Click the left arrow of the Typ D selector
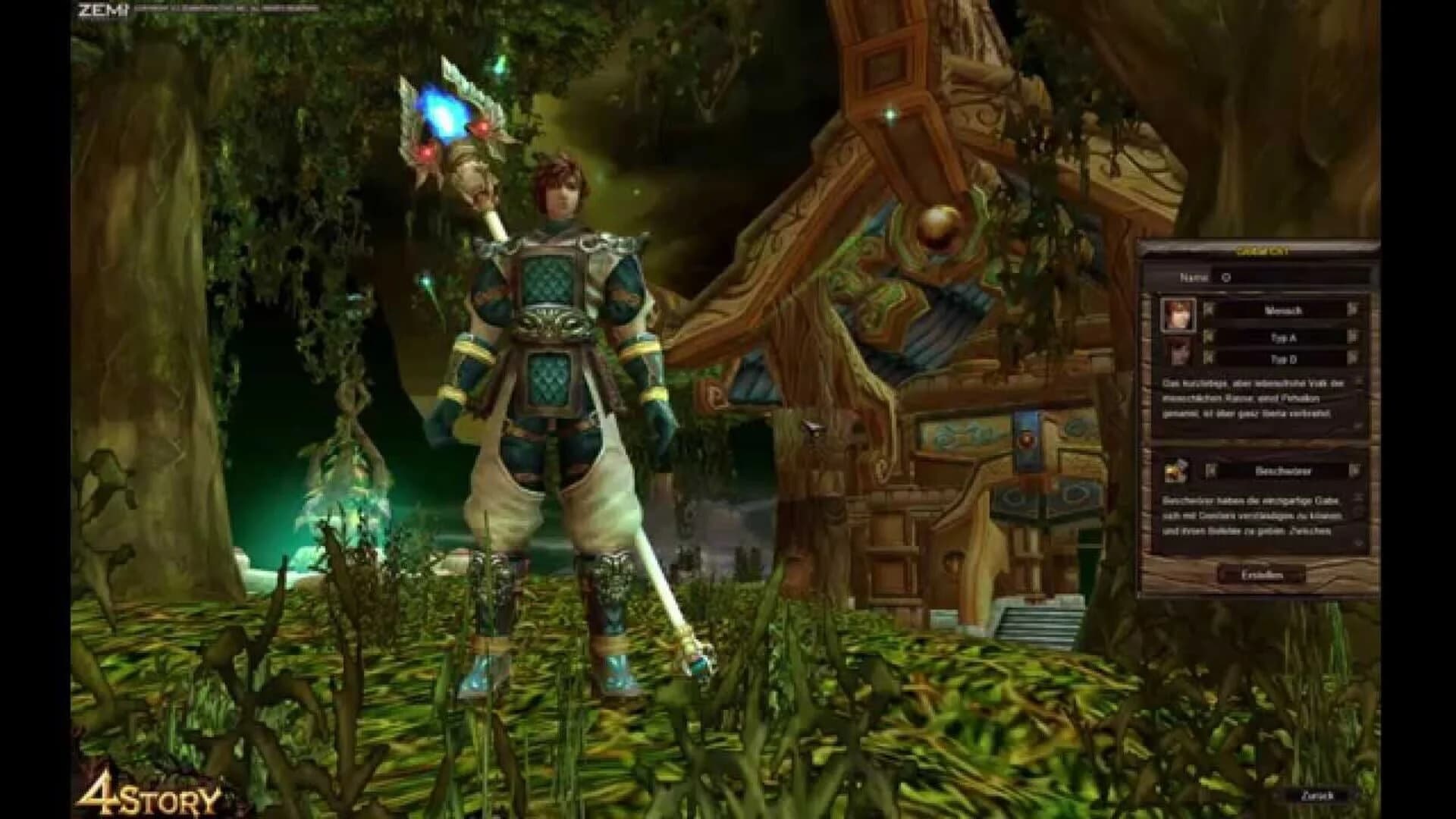The height and width of the screenshot is (819, 1456). click(x=1207, y=359)
